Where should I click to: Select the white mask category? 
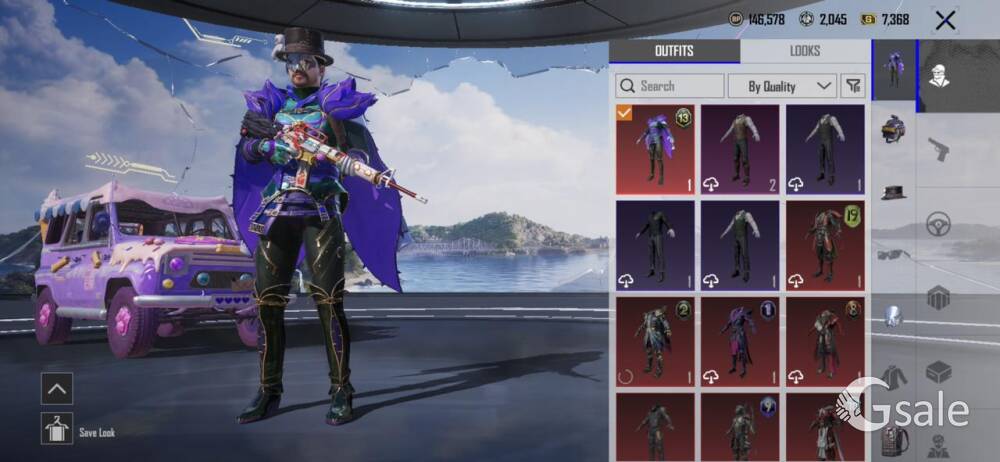click(894, 316)
